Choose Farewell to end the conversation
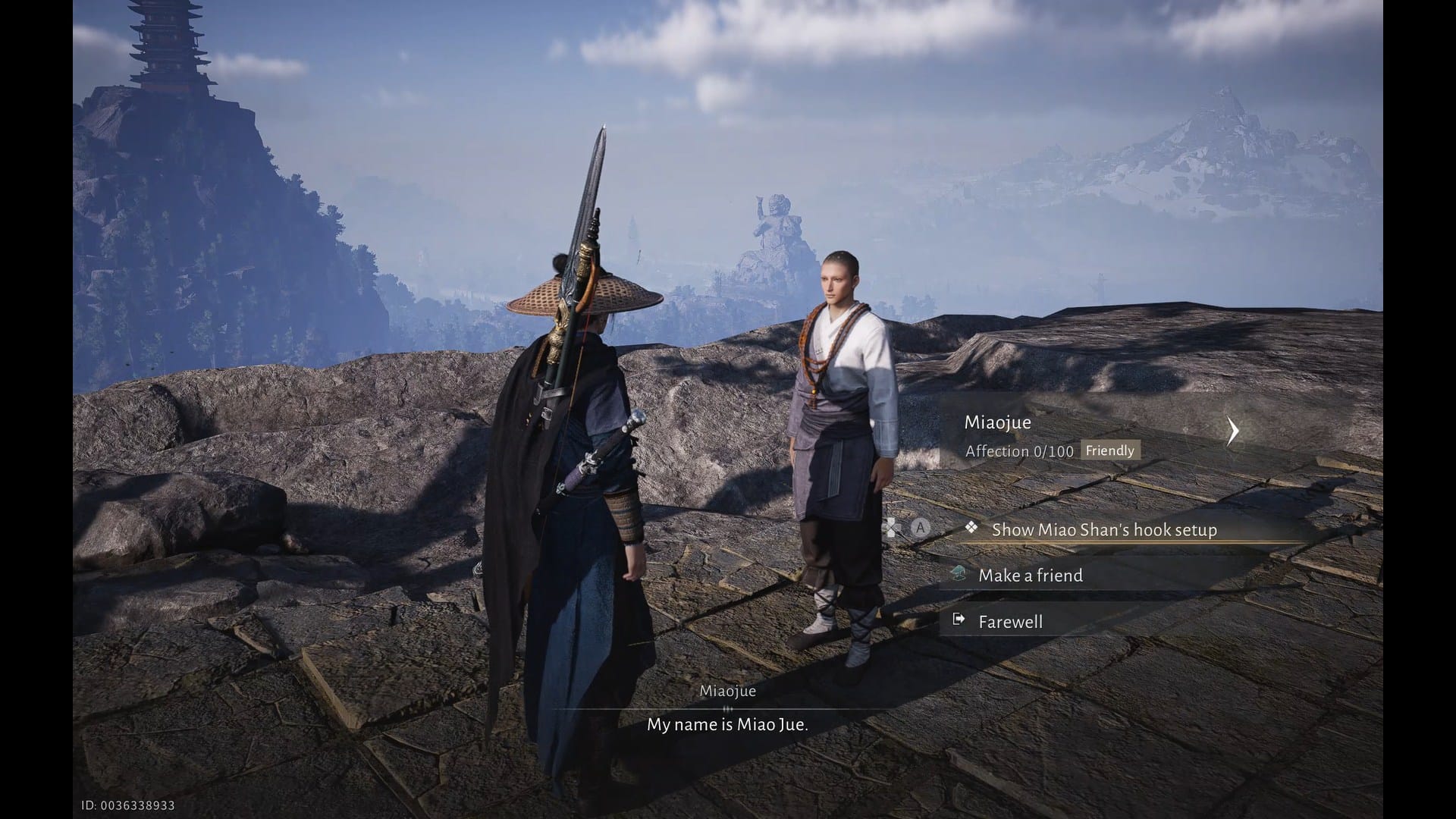The height and width of the screenshot is (819, 1456). pyautogui.click(x=1010, y=622)
